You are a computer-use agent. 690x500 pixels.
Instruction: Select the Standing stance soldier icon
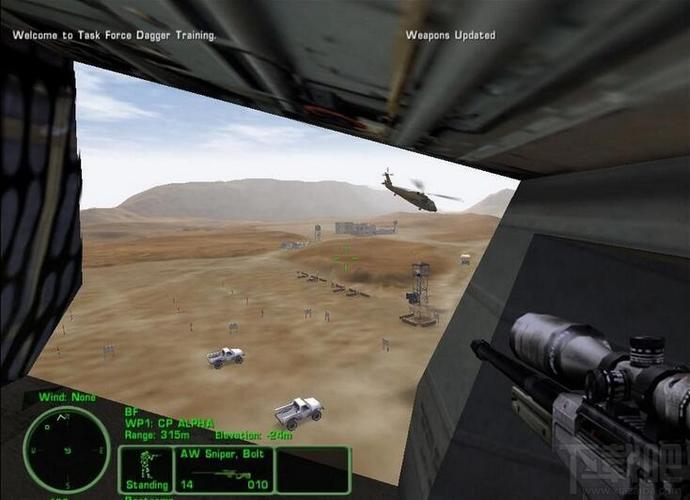146,465
